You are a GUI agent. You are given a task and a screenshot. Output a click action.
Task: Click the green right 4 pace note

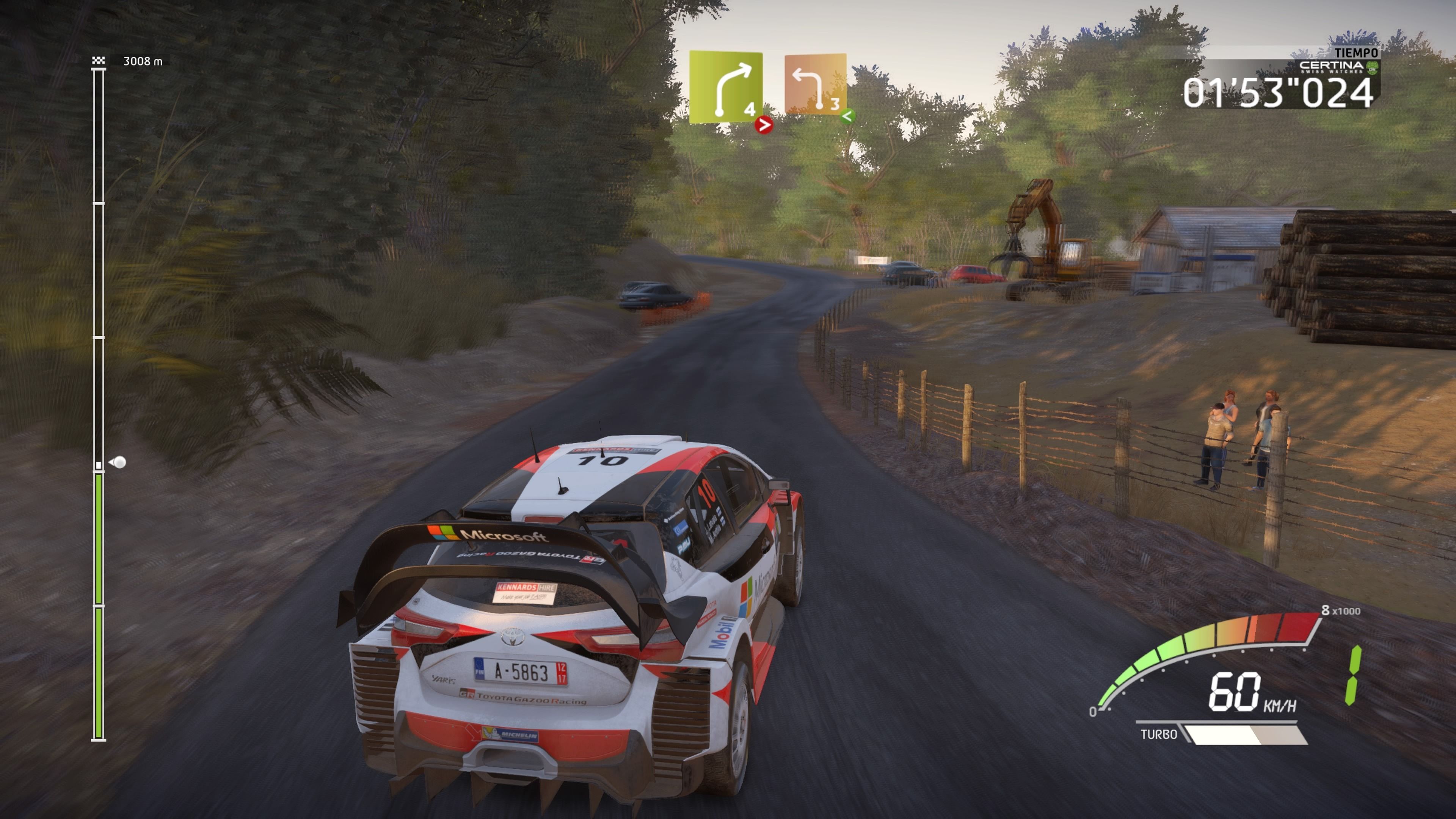pyautogui.click(x=726, y=87)
